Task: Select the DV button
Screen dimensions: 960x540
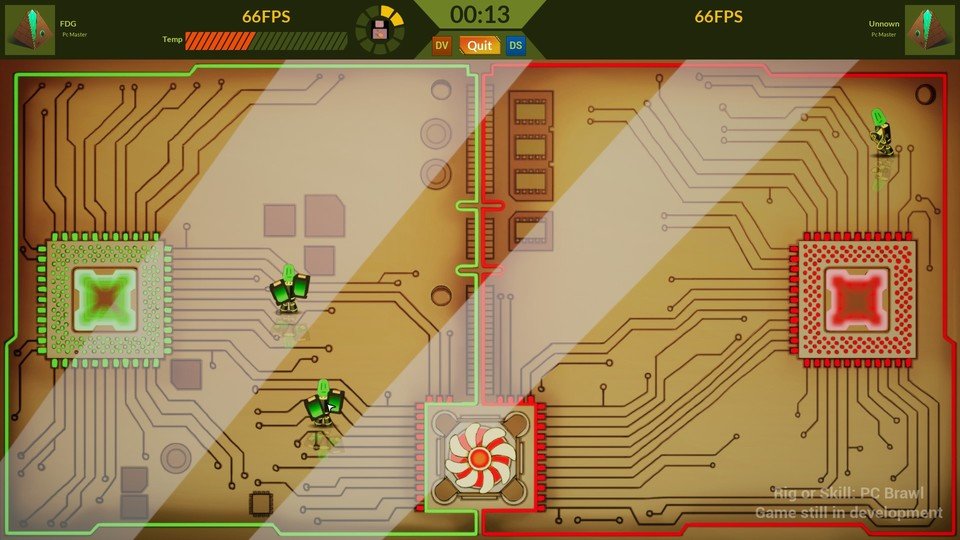Action: tap(442, 45)
